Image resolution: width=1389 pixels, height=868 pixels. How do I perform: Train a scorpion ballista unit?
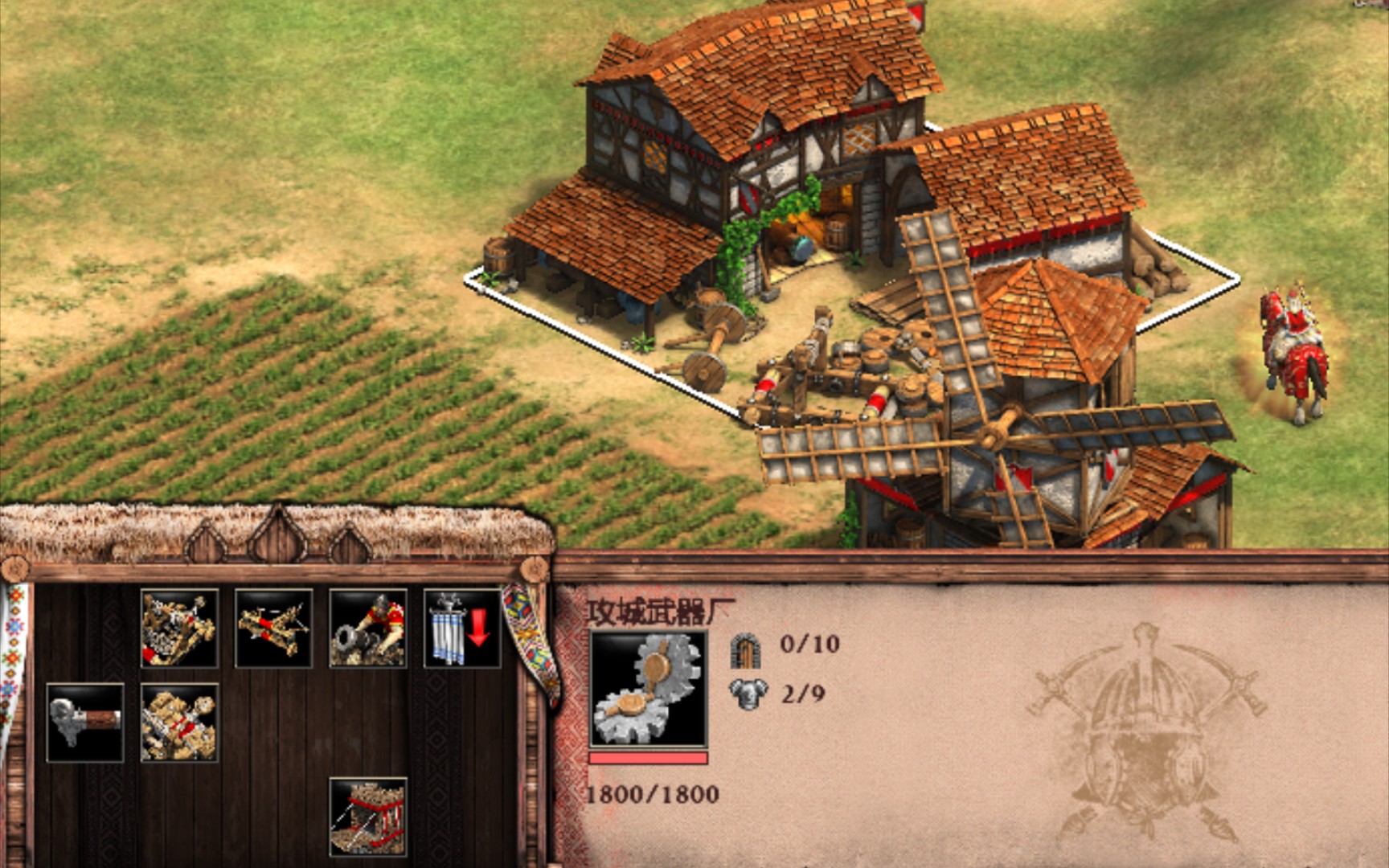273,628
